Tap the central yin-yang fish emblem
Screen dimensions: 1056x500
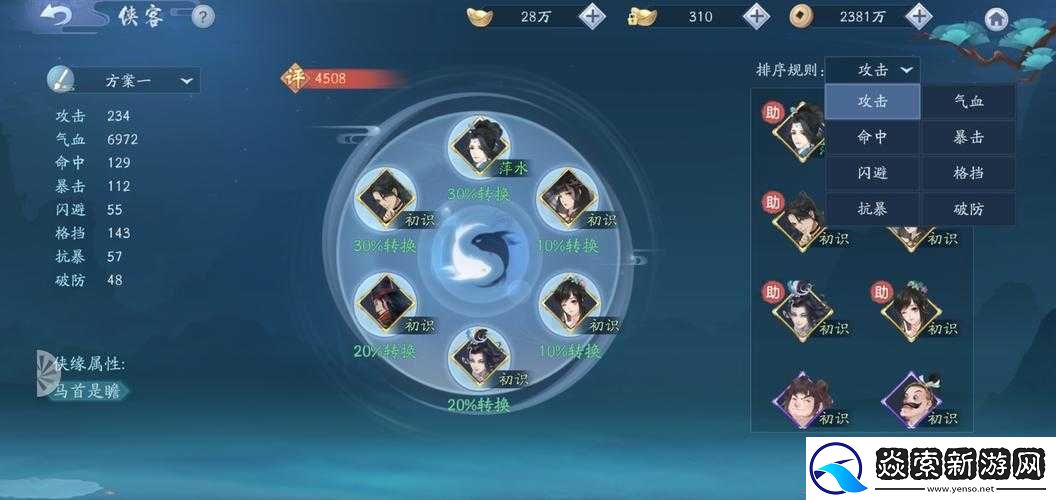point(478,251)
